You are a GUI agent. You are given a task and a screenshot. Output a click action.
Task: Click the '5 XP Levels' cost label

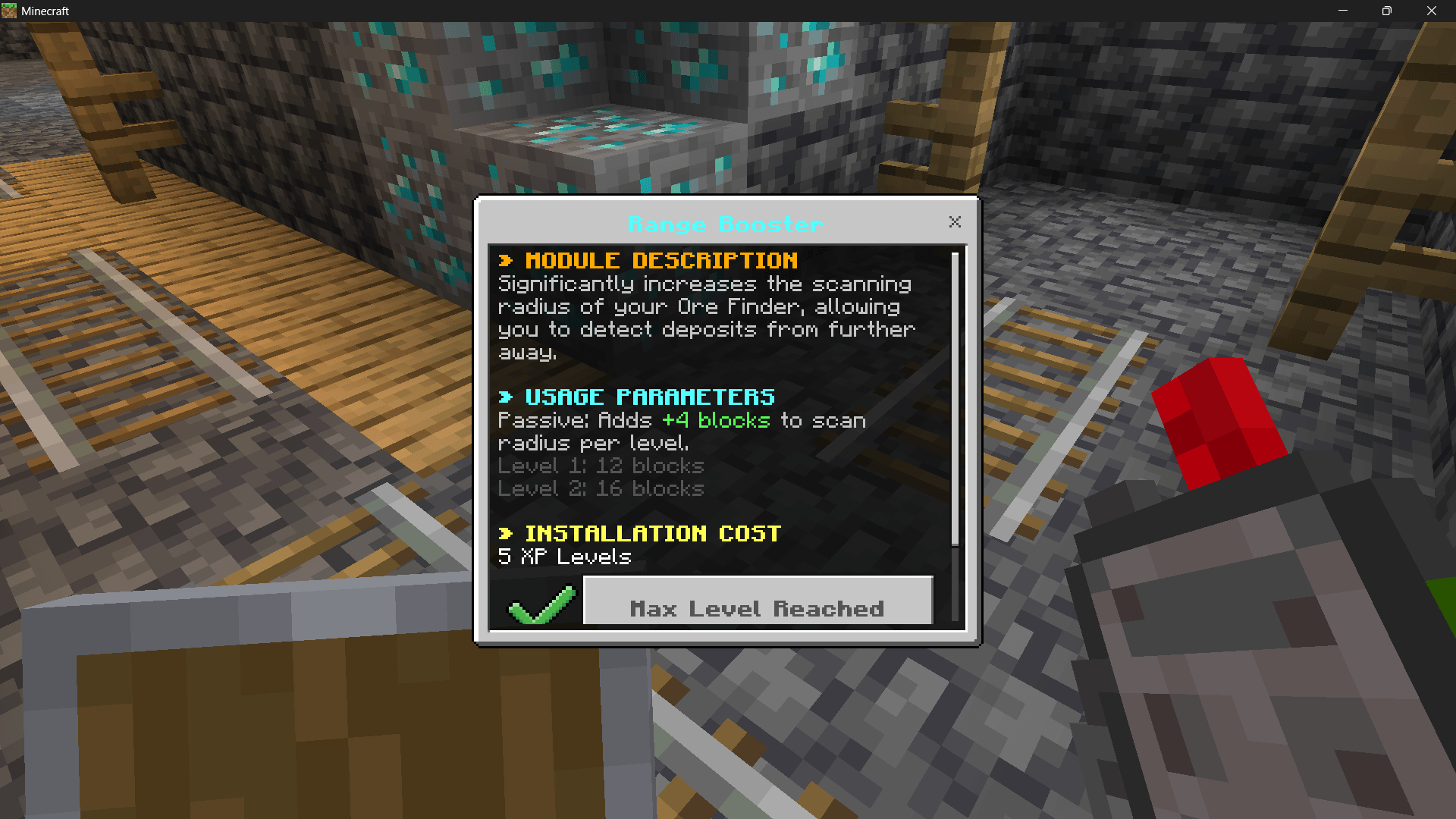pos(563,557)
